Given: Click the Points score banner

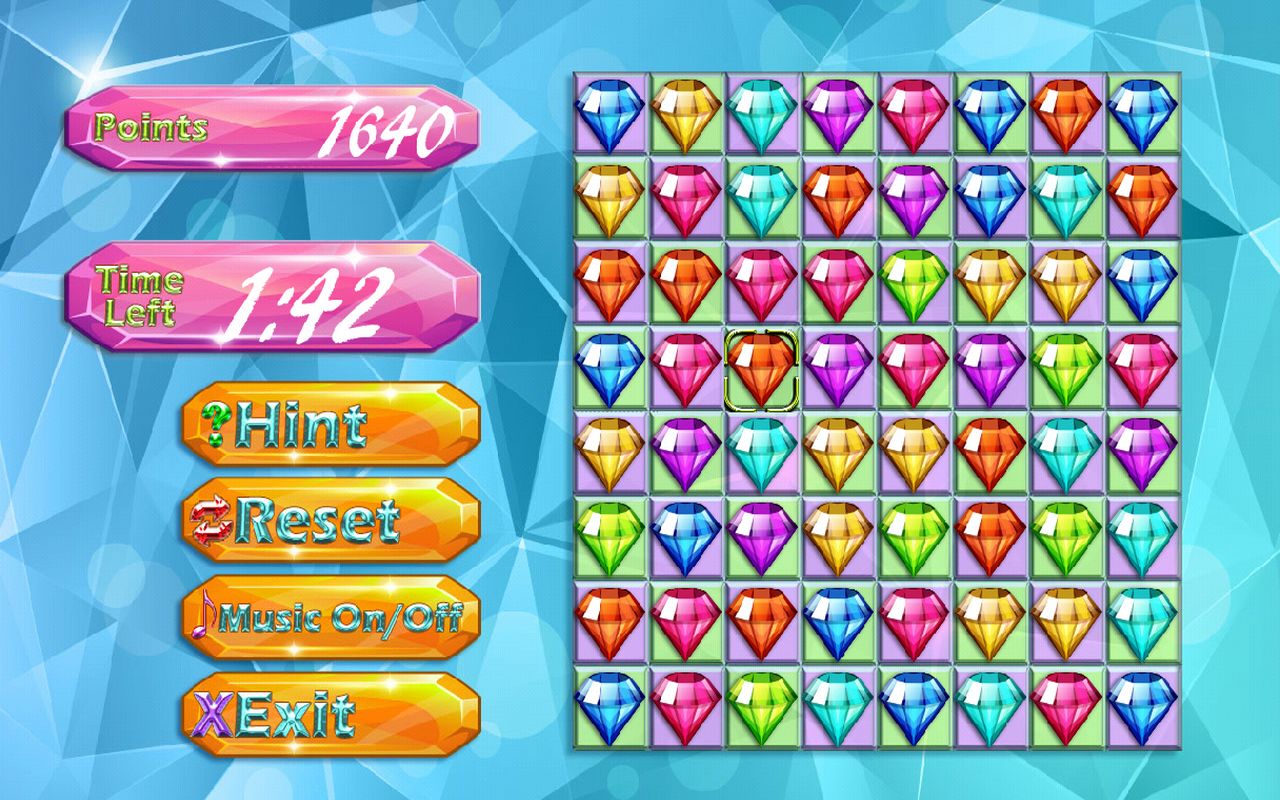Looking at the screenshot, I should pyautogui.click(x=270, y=125).
